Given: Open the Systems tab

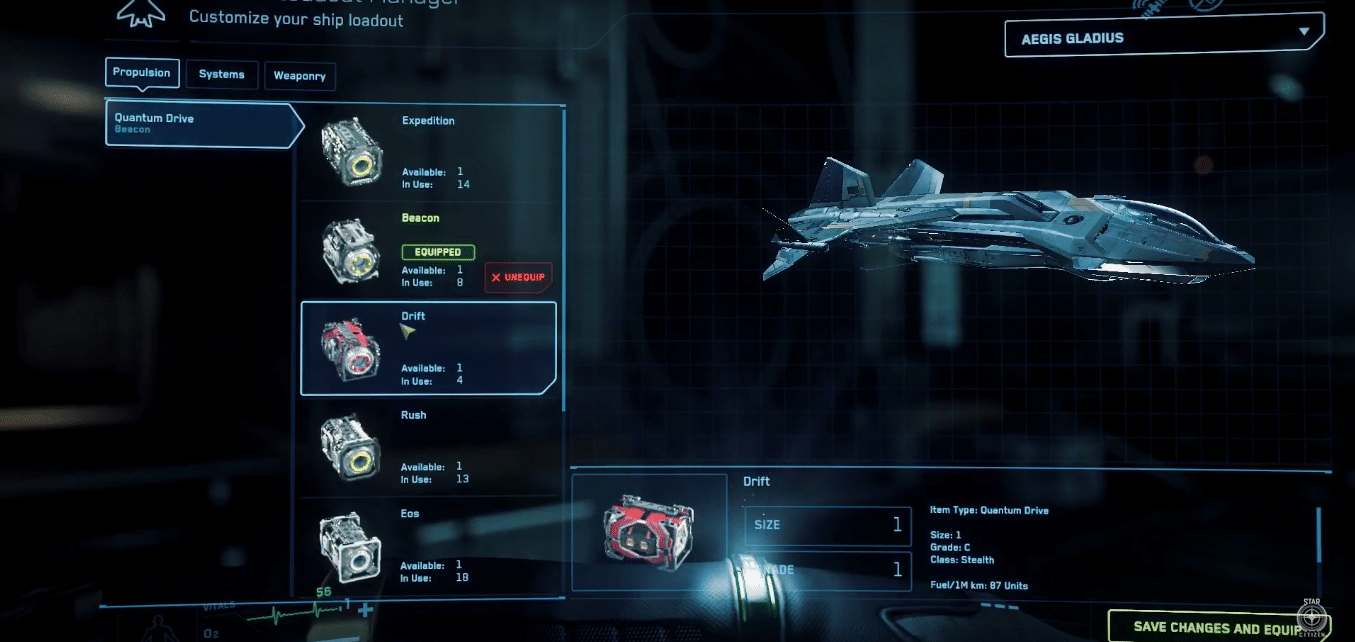Looking at the screenshot, I should tap(222, 75).
